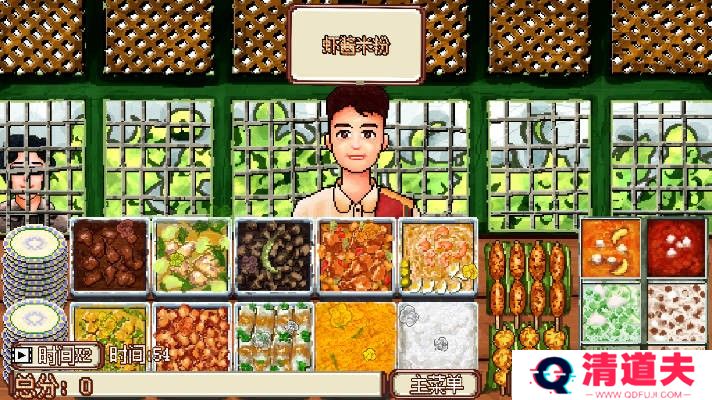
Task: Pick the dark brown braised meat tray
Action: (109, 256)
